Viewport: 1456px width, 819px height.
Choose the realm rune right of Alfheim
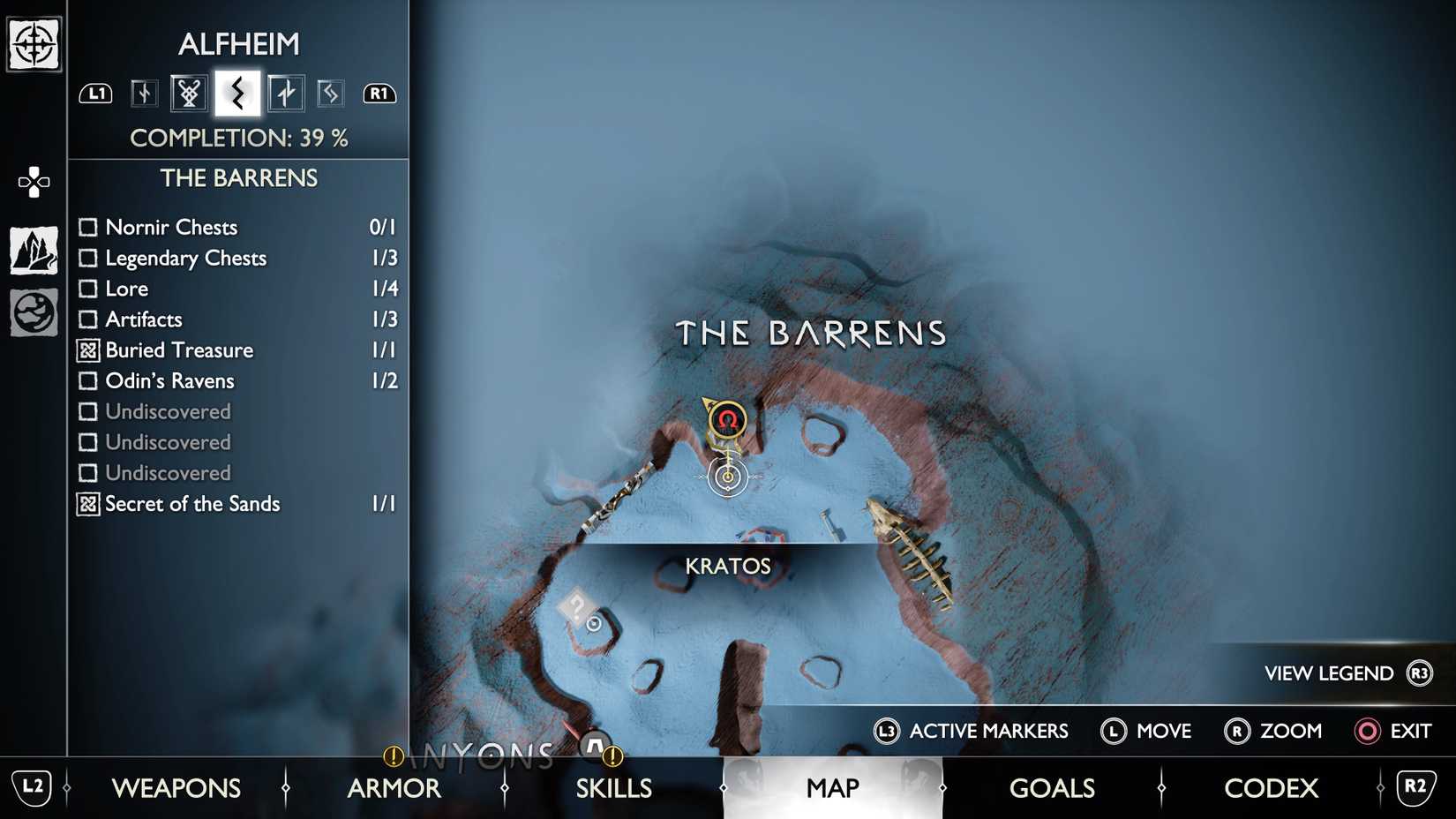click(284, 93)
